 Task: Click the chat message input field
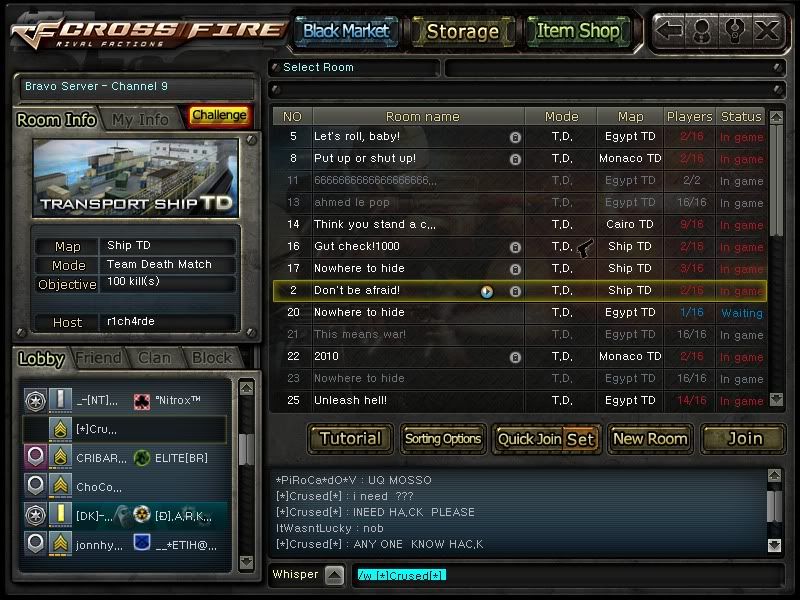click(560, 575)
